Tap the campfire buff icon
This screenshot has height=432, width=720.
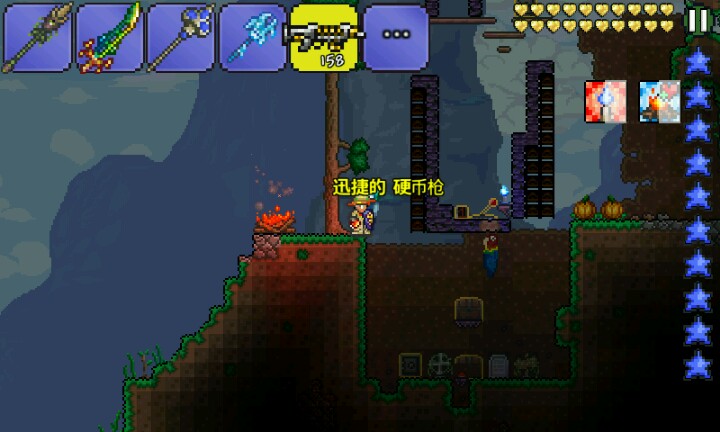click(659, 101)
